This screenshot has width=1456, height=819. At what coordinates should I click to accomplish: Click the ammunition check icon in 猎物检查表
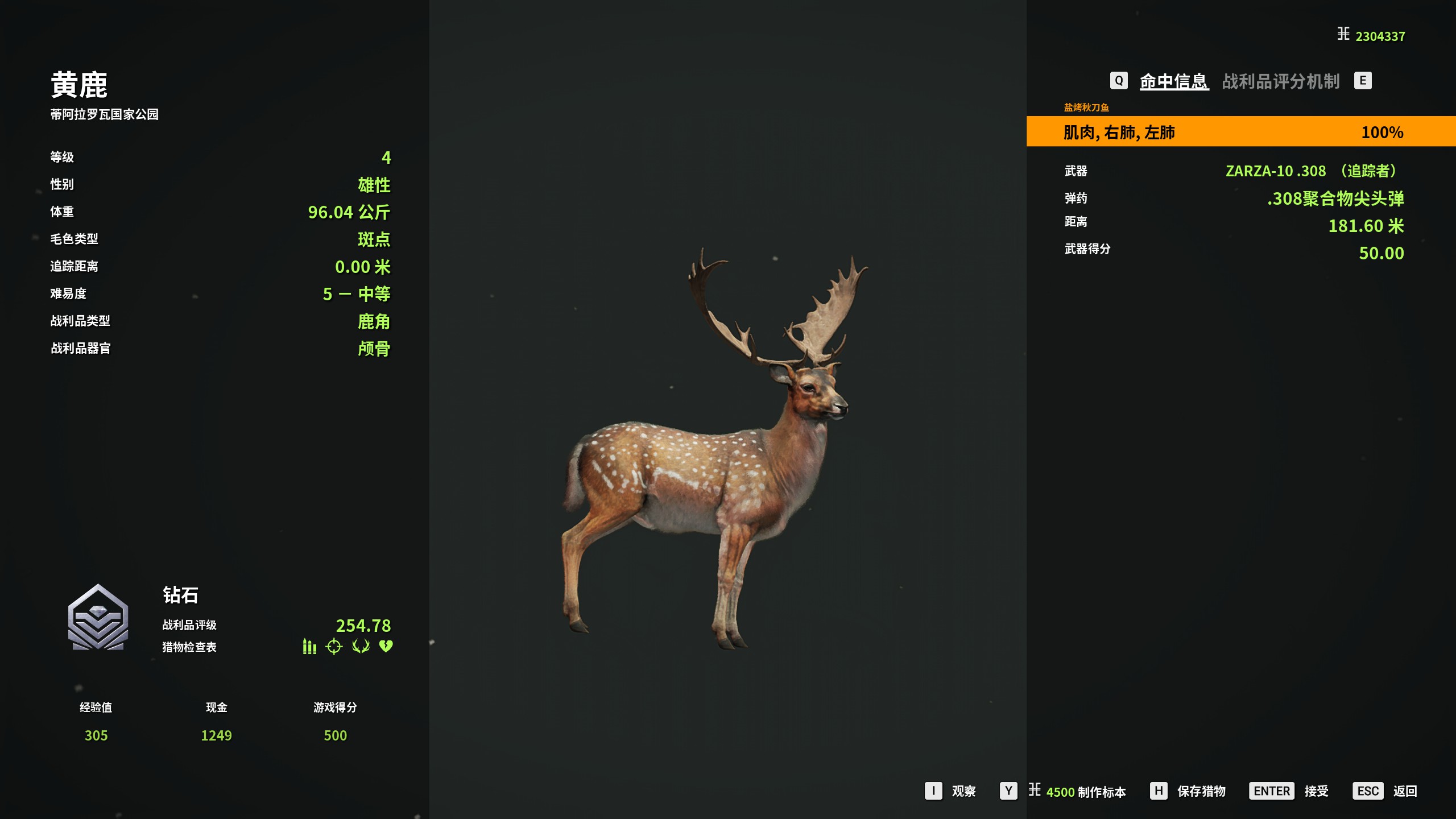coord(309,647)
